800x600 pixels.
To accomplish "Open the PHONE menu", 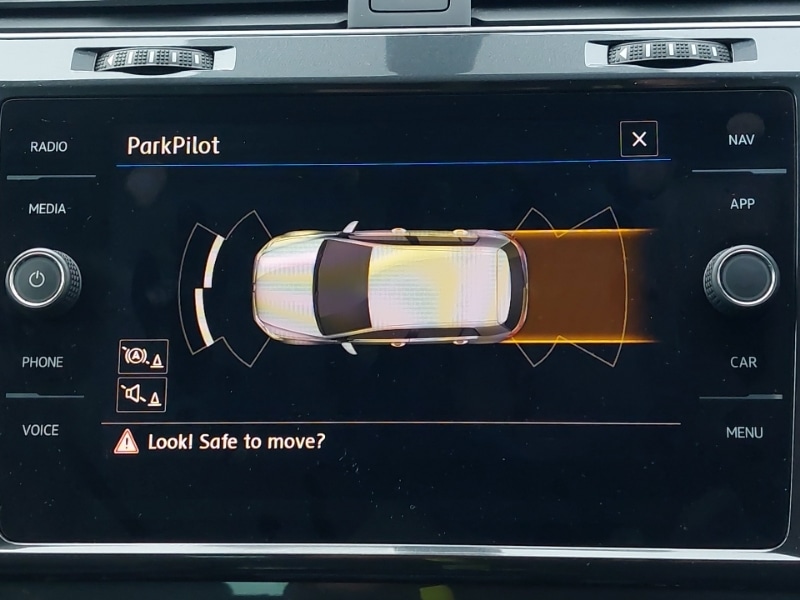I will tap(42, 362).
